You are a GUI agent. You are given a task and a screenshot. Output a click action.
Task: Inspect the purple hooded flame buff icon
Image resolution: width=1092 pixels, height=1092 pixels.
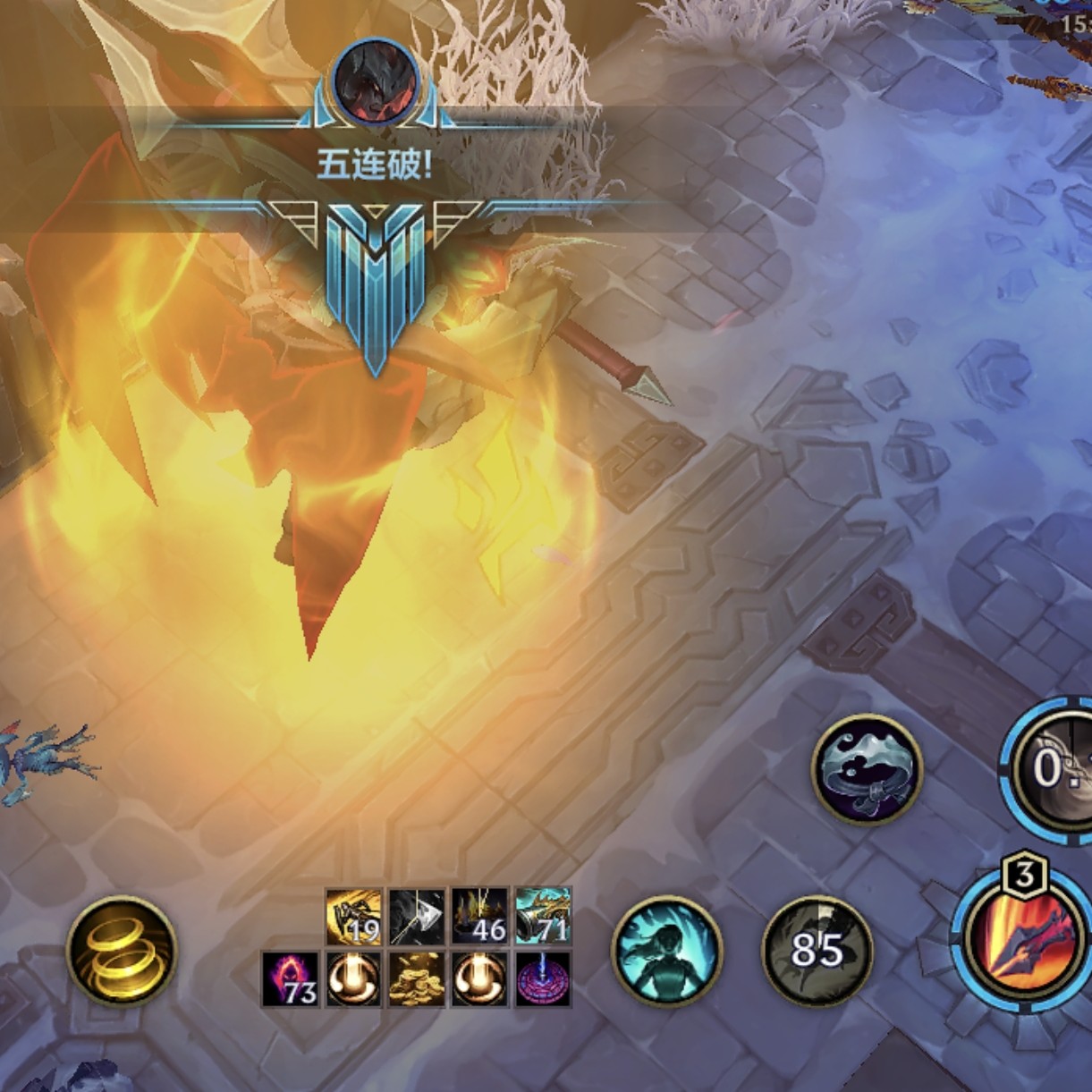click(291, 978)
